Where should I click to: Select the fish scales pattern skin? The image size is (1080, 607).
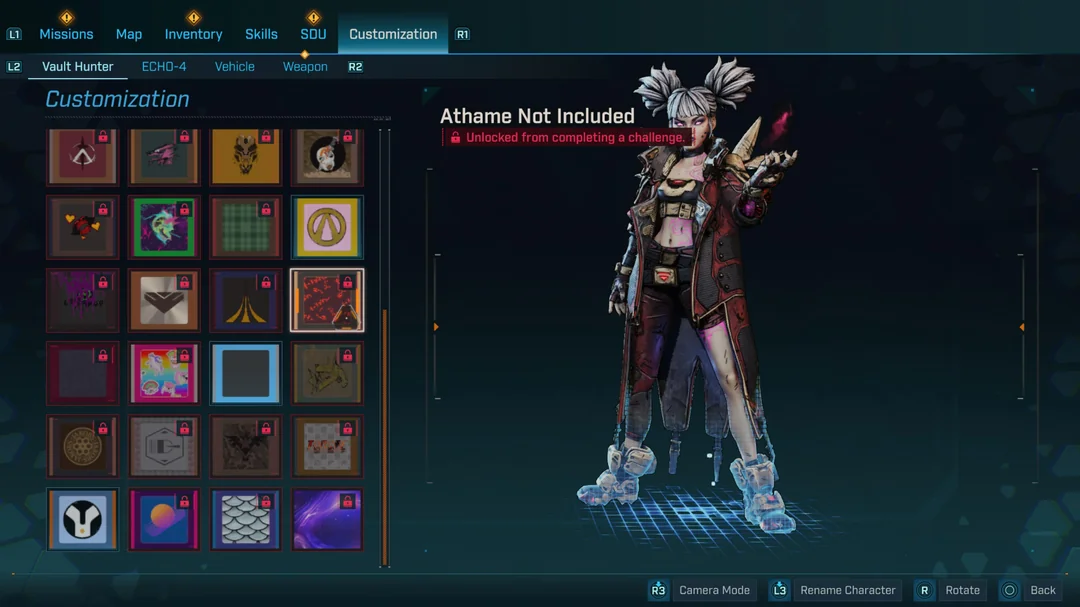246,519
